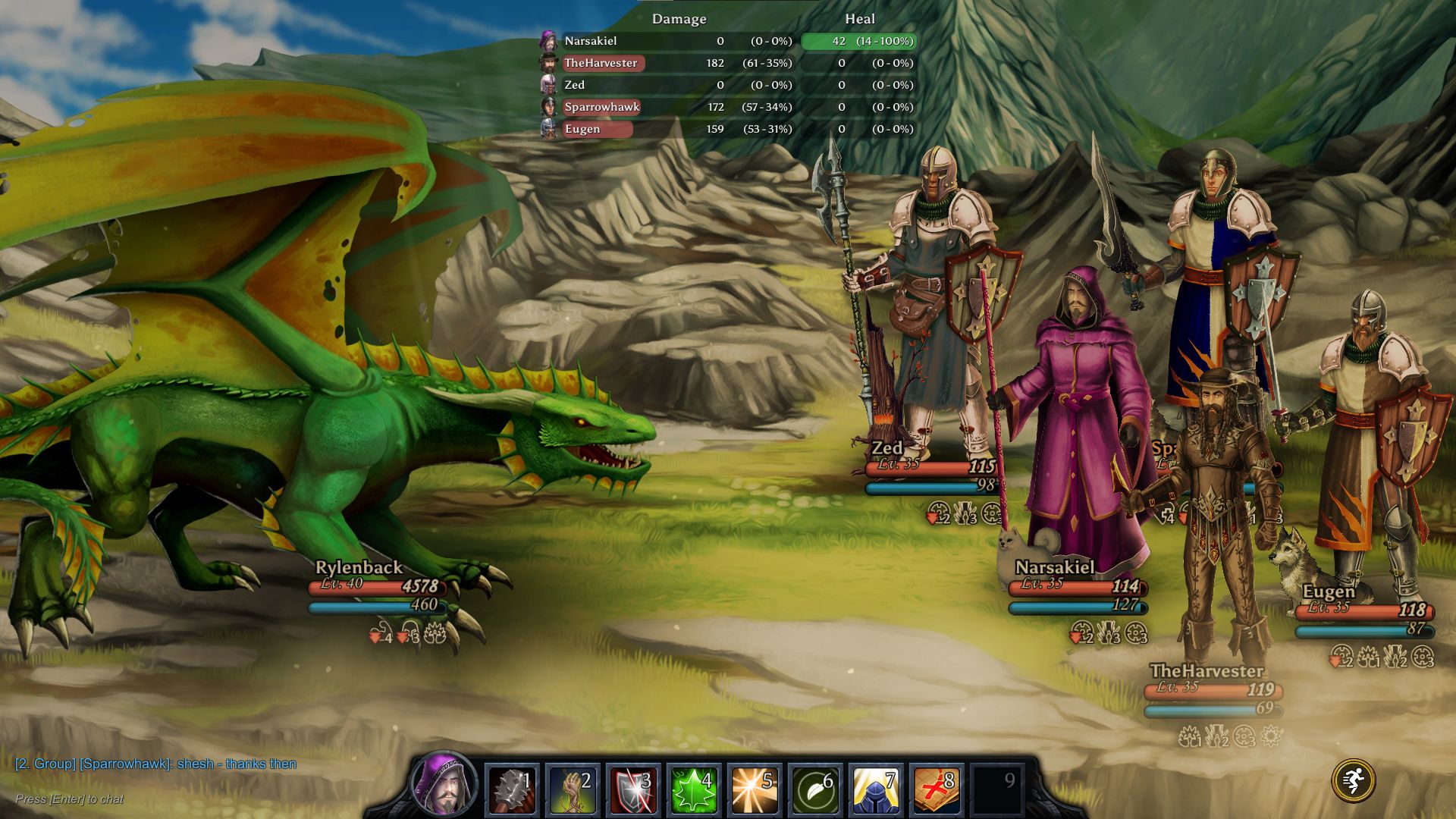Screen dimensions: 1456x819
Task: Select the red X map ability
Action: coord(937,789)
